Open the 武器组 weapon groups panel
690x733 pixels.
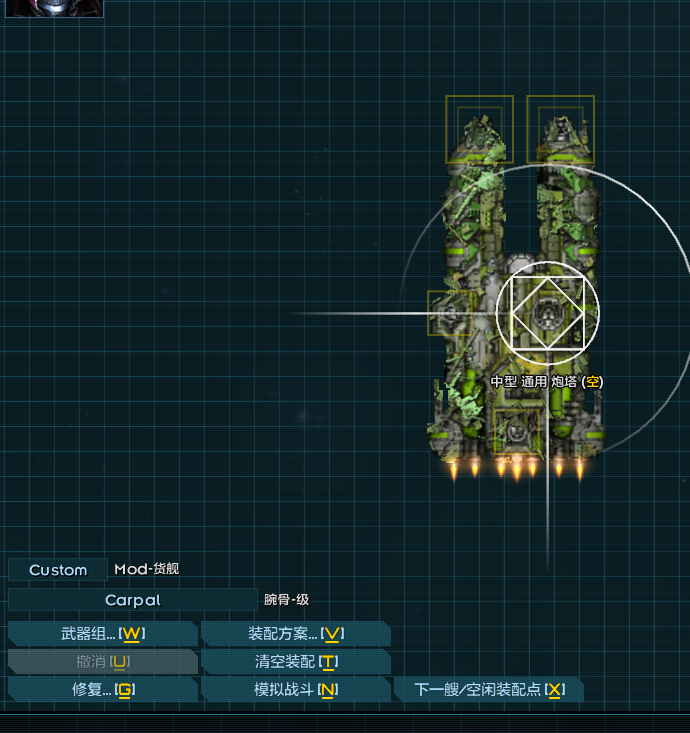103,634
